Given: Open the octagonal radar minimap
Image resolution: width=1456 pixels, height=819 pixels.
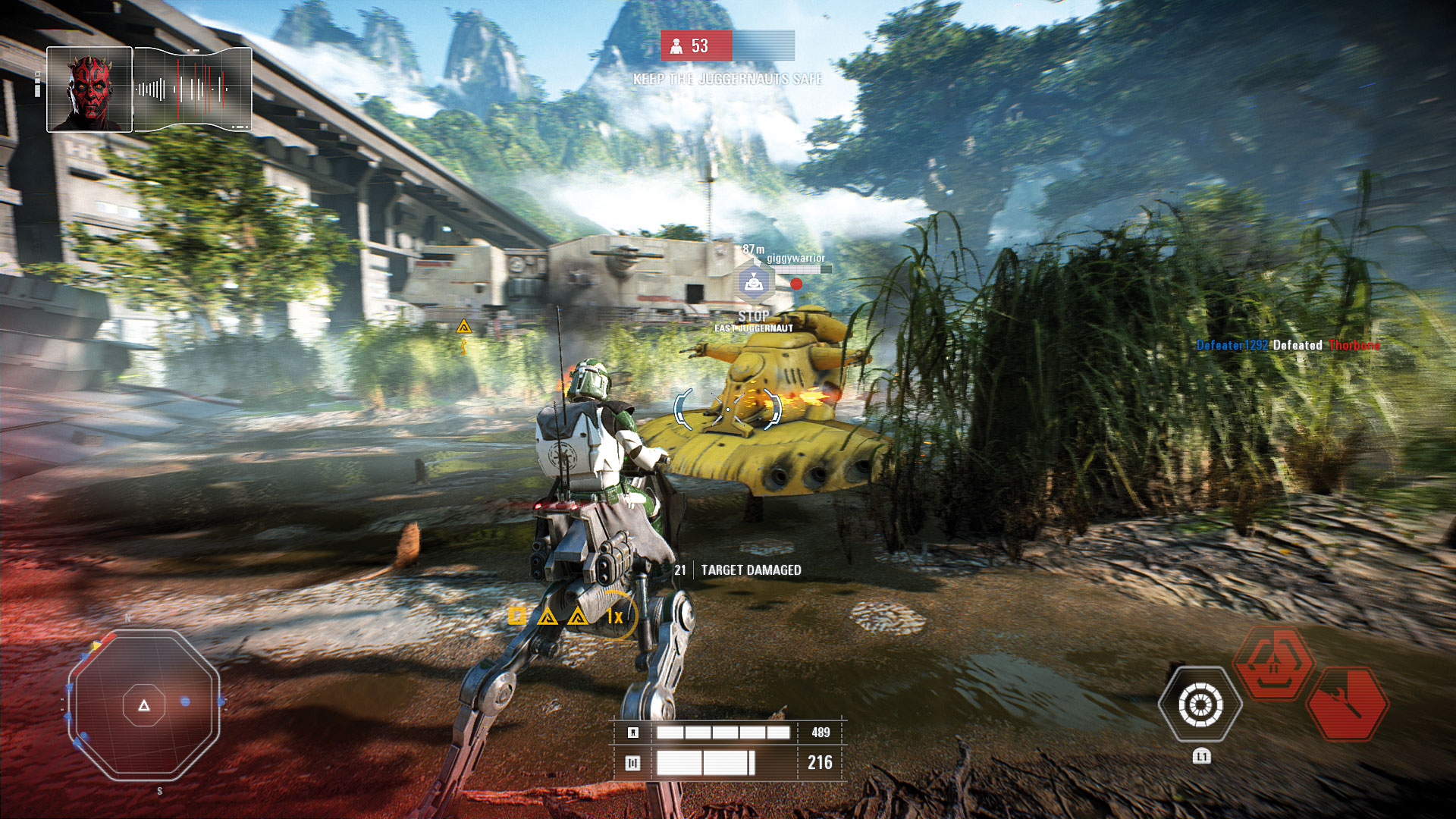Looking at the screenshot, I should point(144,705).
